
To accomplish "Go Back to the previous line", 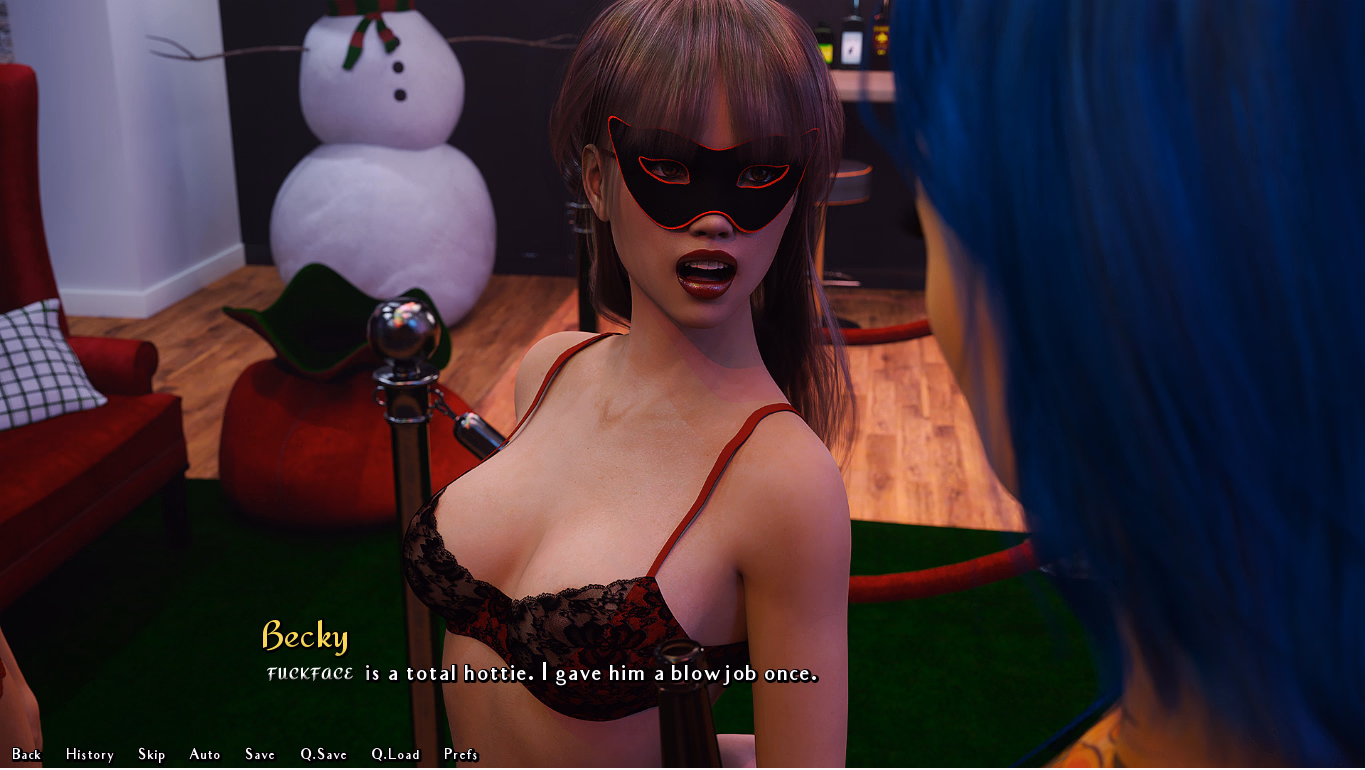I will (x=27, y=754).
